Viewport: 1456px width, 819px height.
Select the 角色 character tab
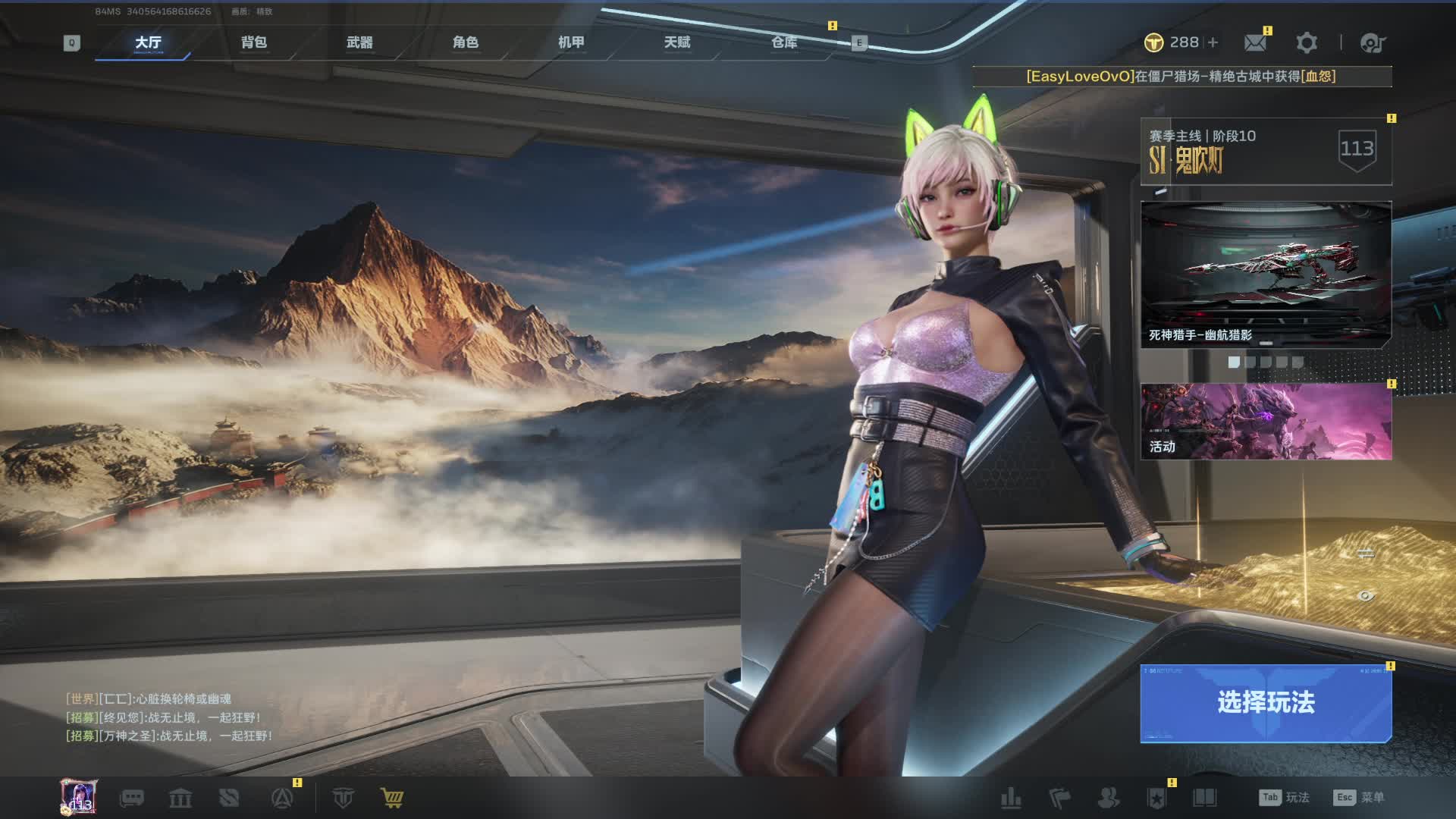click(466, 42)
